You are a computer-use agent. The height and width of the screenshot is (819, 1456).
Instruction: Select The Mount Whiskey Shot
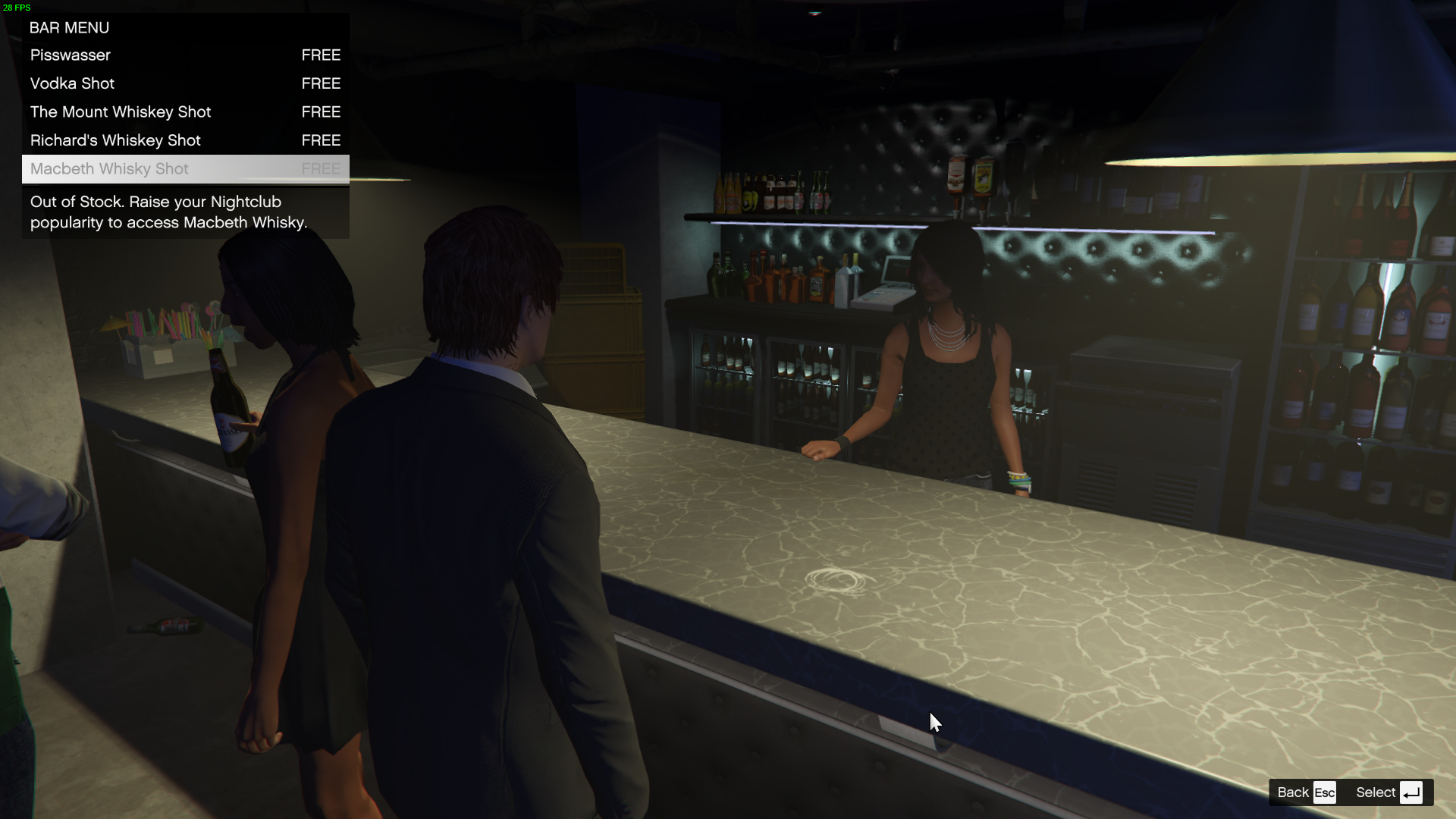coord(185,112)
